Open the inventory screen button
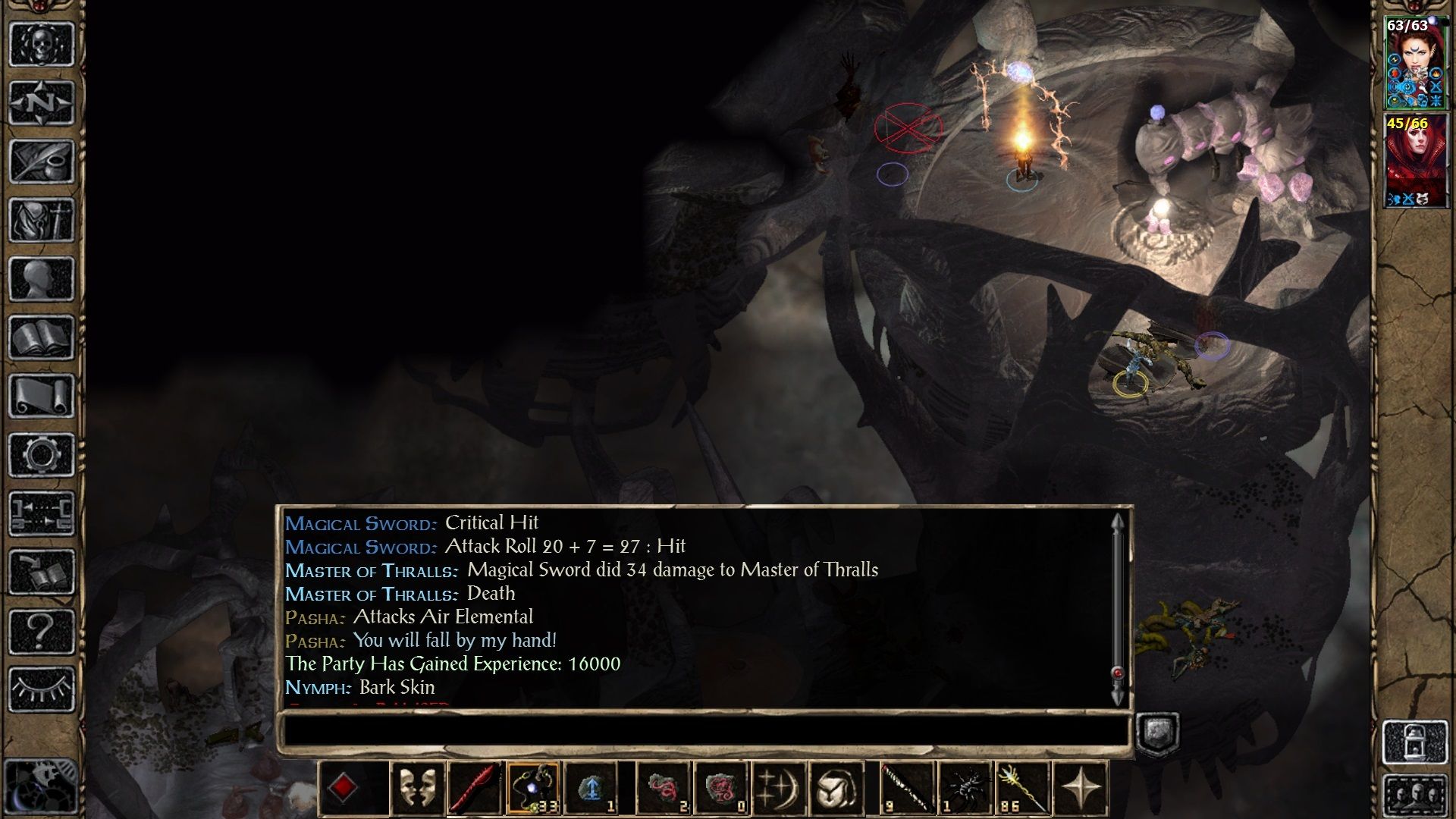Screen dimensions: 1456x819 pos(41,220)
